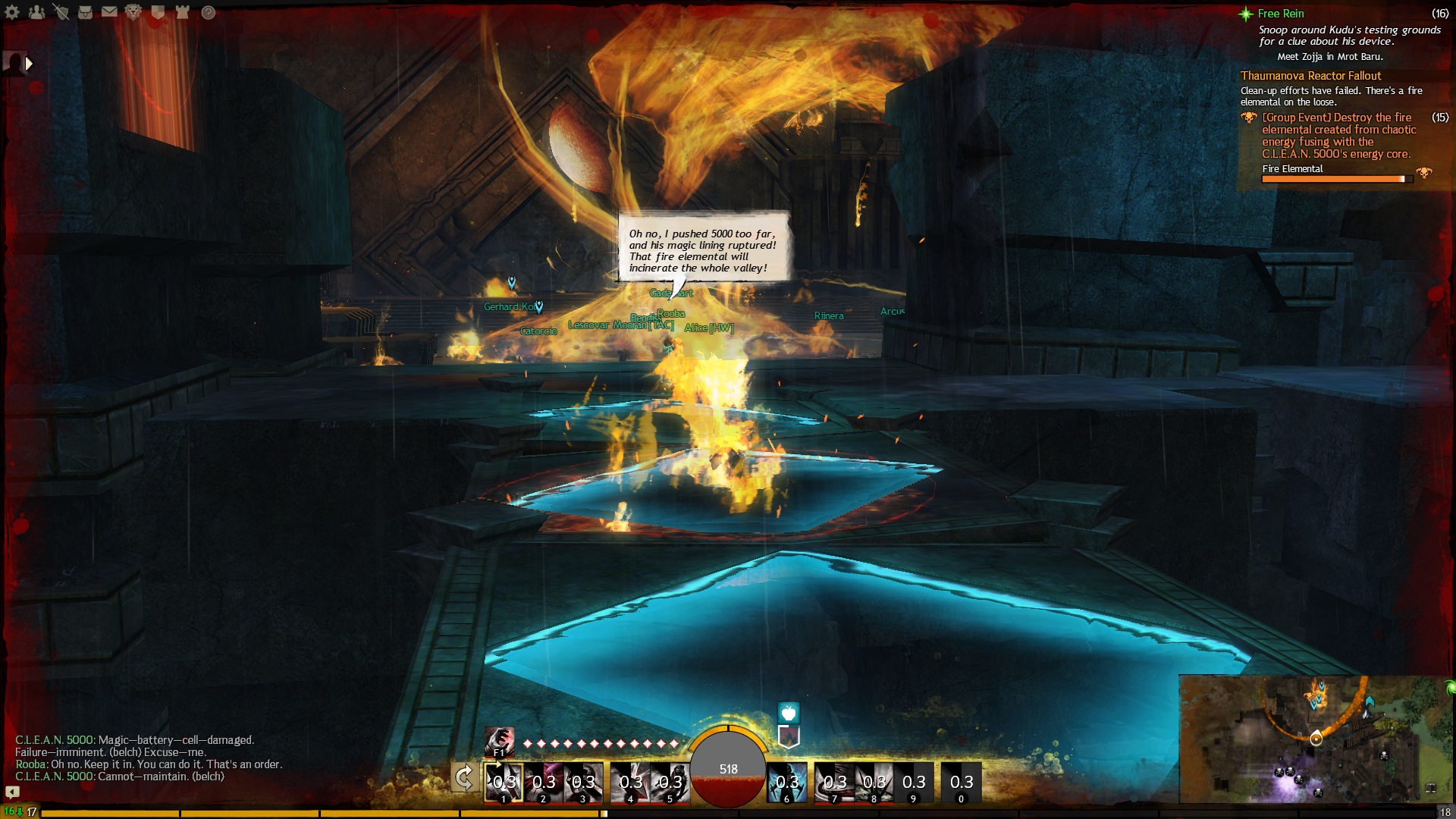Screen dimensions: 1456x819
Task: Activate the F1 steal skill
Action: pyautogui.click(x=499, y=741)
